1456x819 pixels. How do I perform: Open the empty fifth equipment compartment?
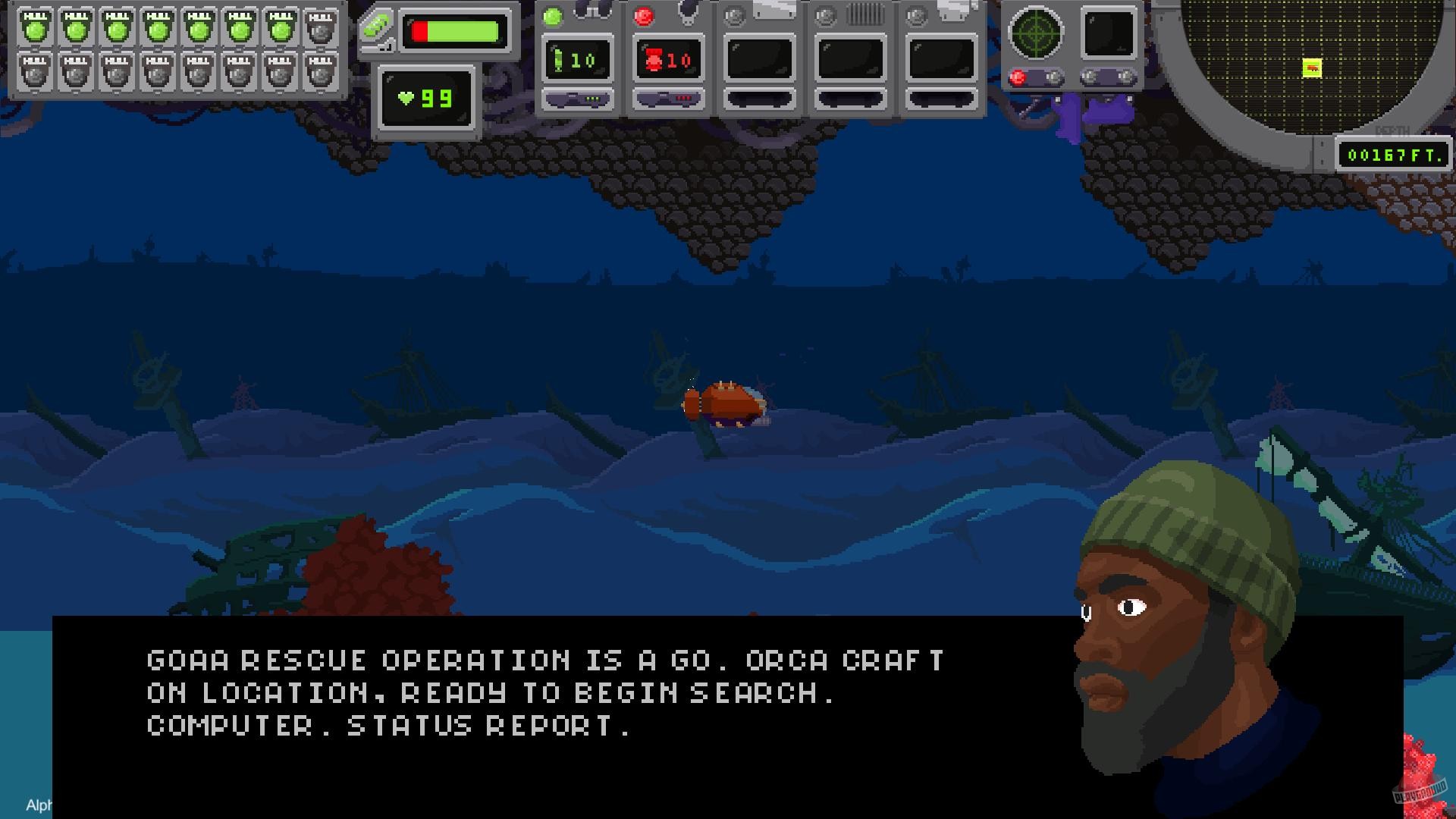pos(941,59)
